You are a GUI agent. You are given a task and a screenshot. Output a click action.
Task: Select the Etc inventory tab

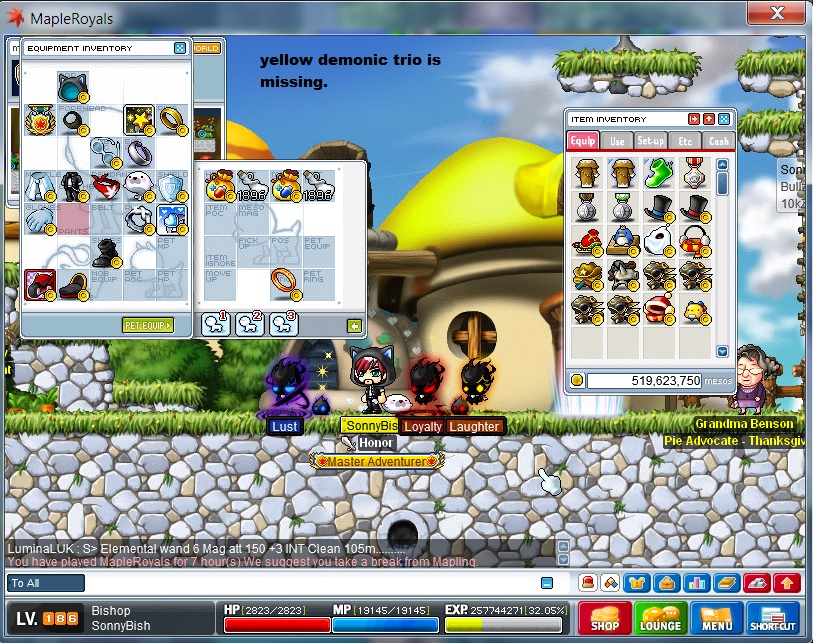tap(685, 142)
